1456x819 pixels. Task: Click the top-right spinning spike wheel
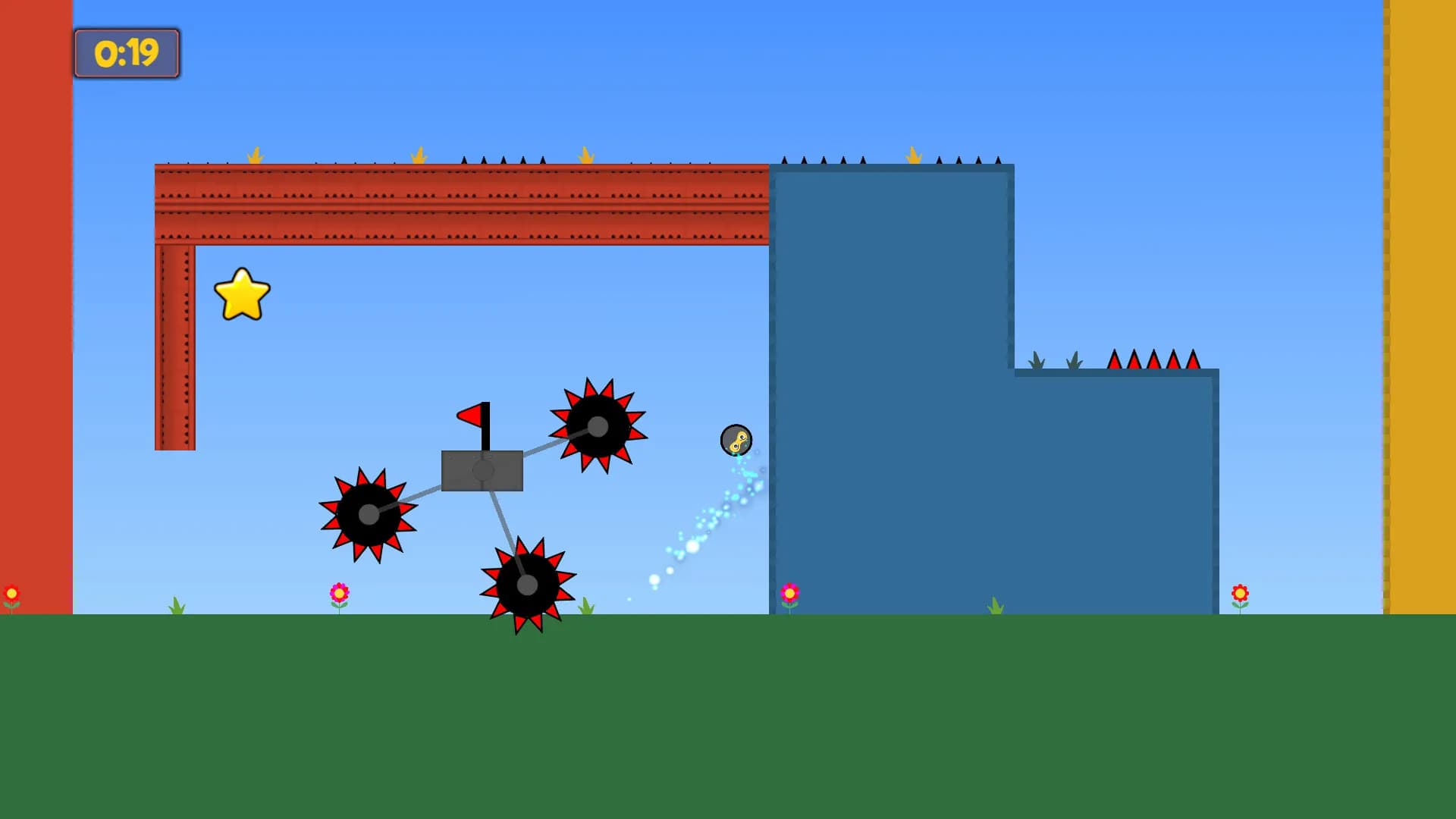598,428
